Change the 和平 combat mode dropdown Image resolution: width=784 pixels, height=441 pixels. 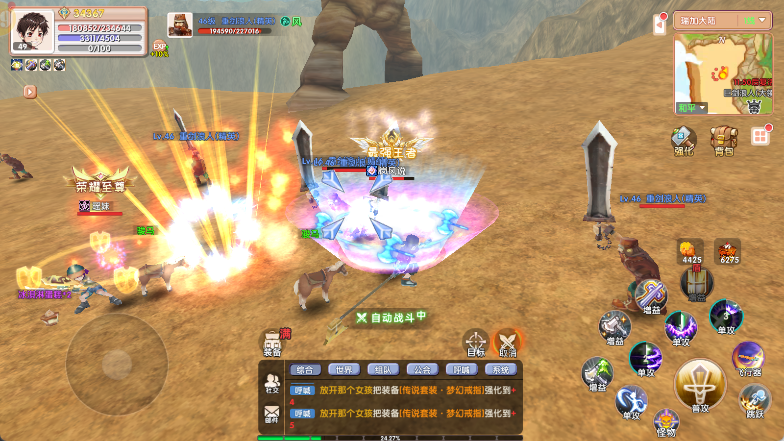pos(692,107)
